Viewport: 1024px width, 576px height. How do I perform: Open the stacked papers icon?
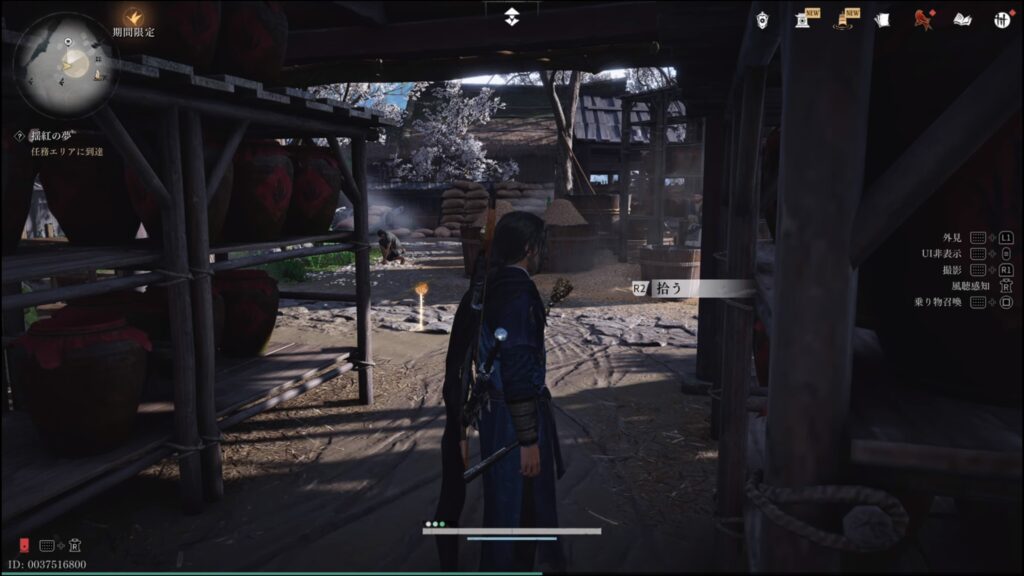coord(881,19)
